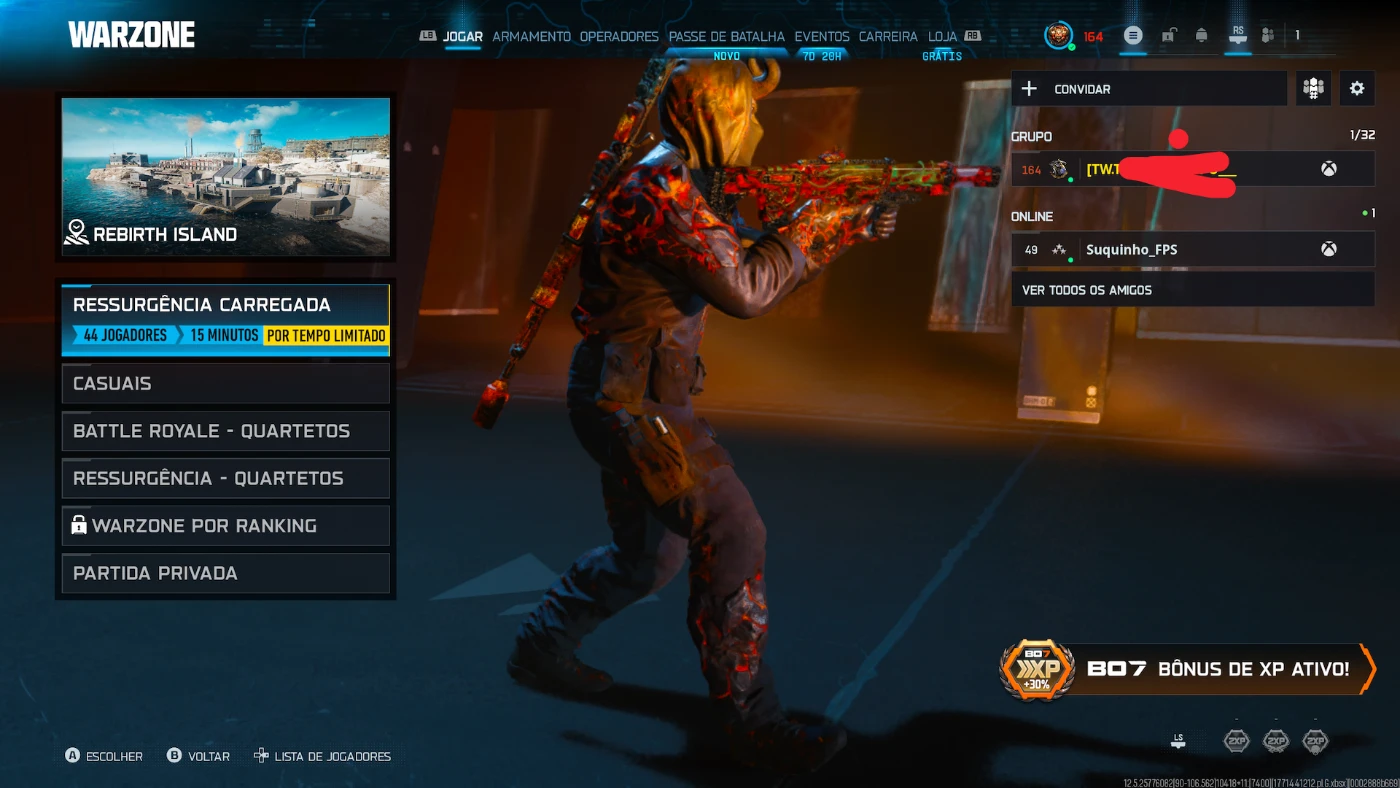Switch to the Armamento tab

point(531,37)
